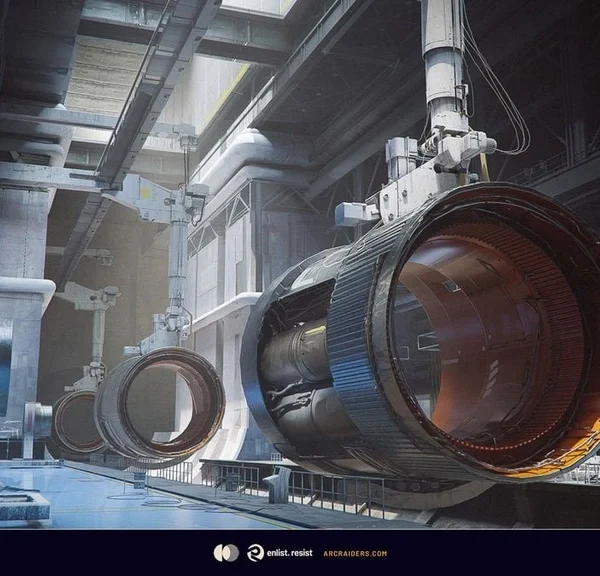Image resolution: width=600 pixels, height=576 pixels.
Task: Click the overlapping circles studio logo
Action: click(226, 553)
